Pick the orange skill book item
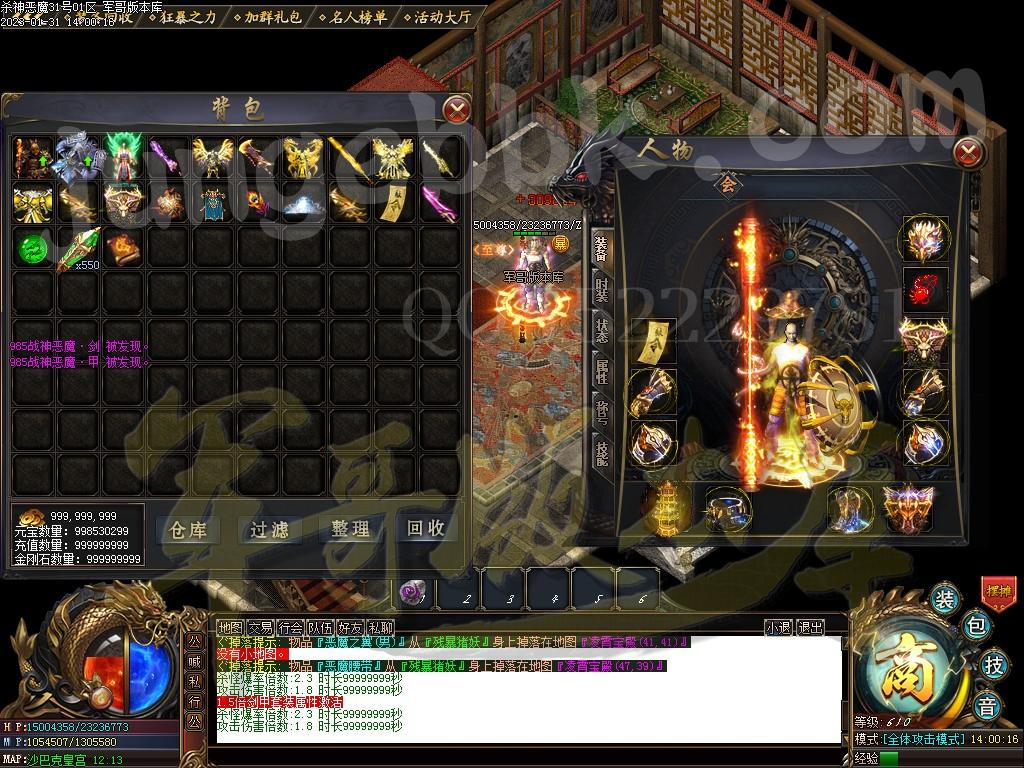 click(120, 247)
